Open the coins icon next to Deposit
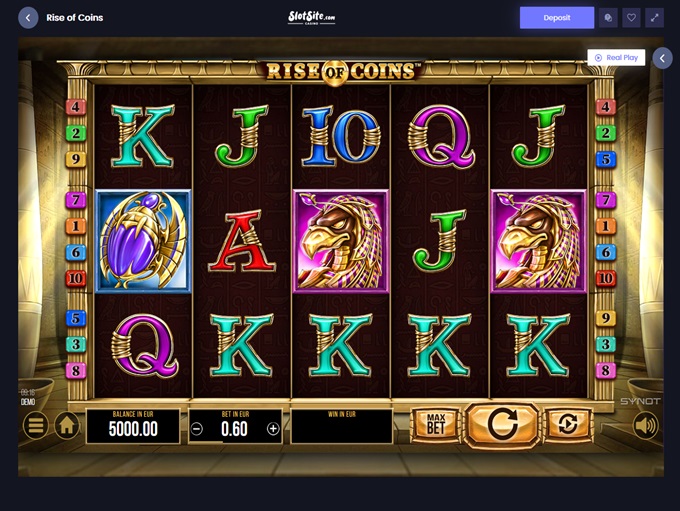 [x=608, y=17]
